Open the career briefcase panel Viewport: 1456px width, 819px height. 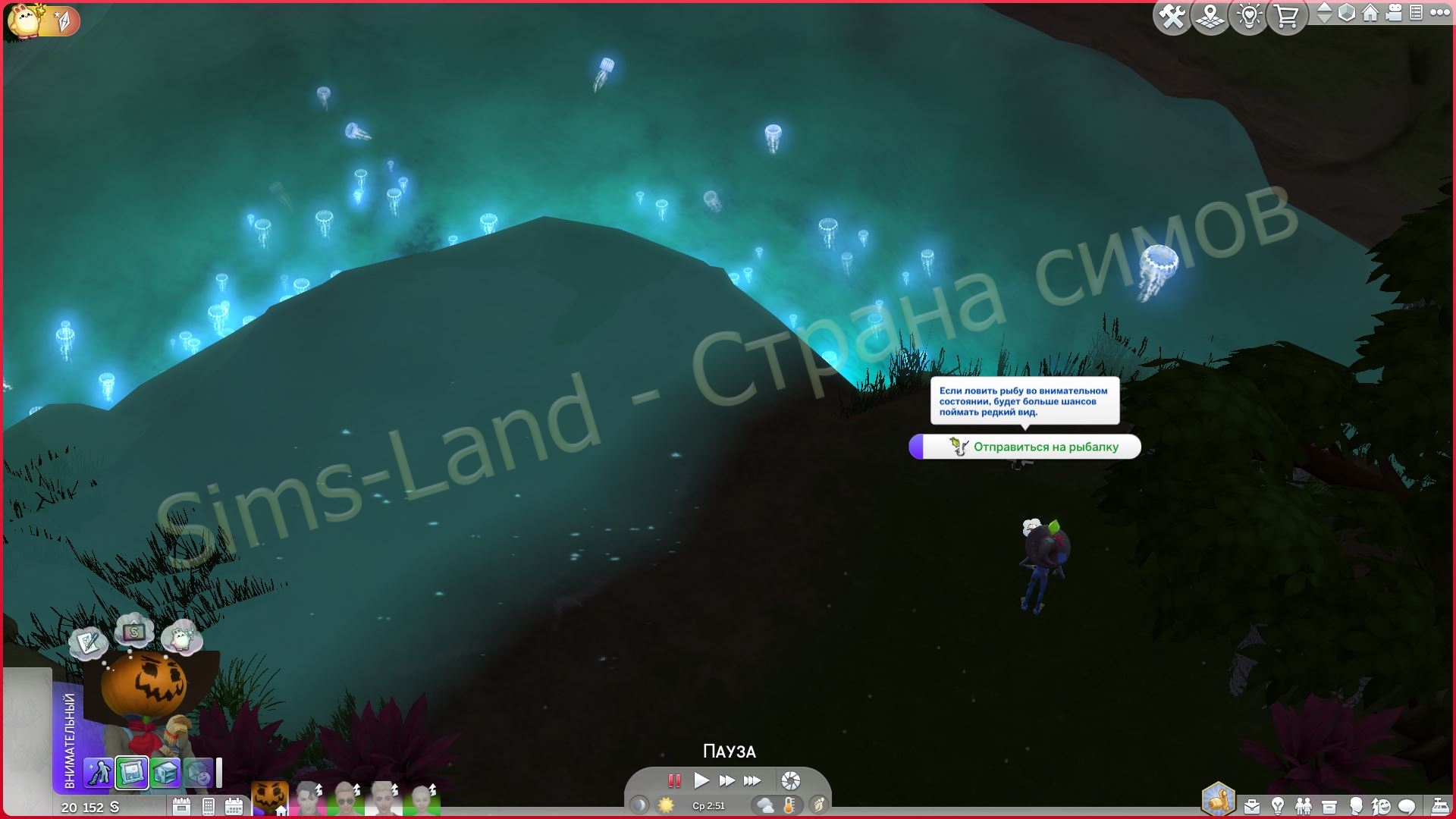click(1253, 806)
